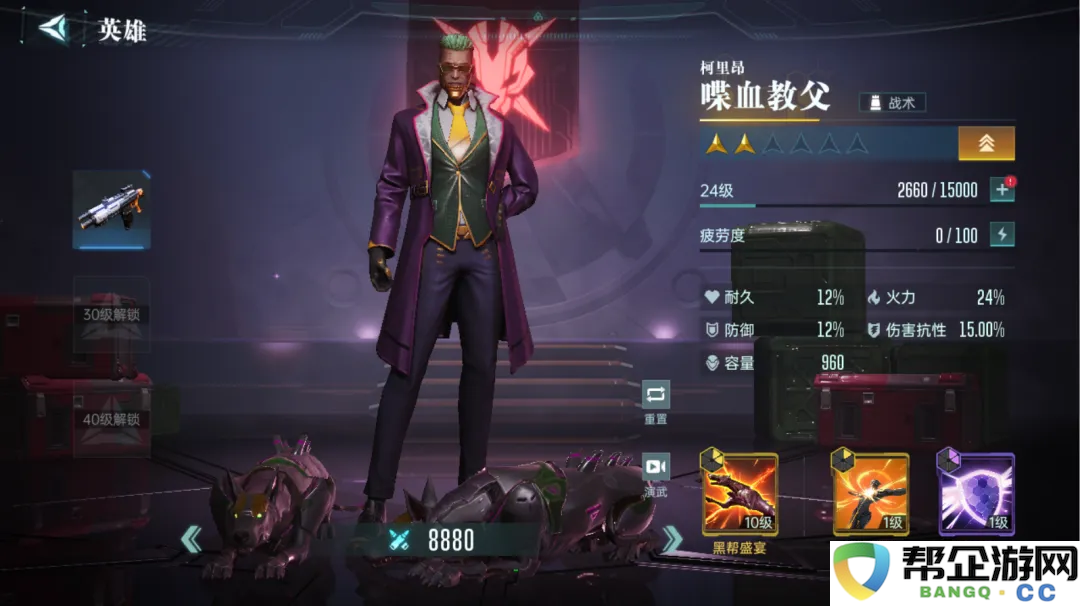Open the 战术 tactics tag
Viewport: 1080px width, 606px height.
coord(892,102)
